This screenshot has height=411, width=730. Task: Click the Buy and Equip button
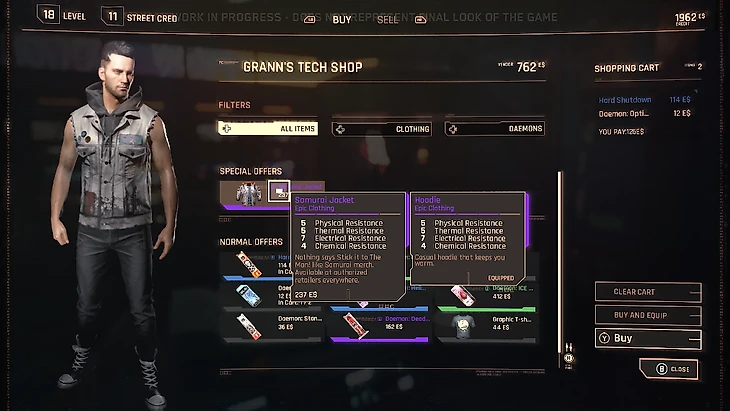pos(647,315)
